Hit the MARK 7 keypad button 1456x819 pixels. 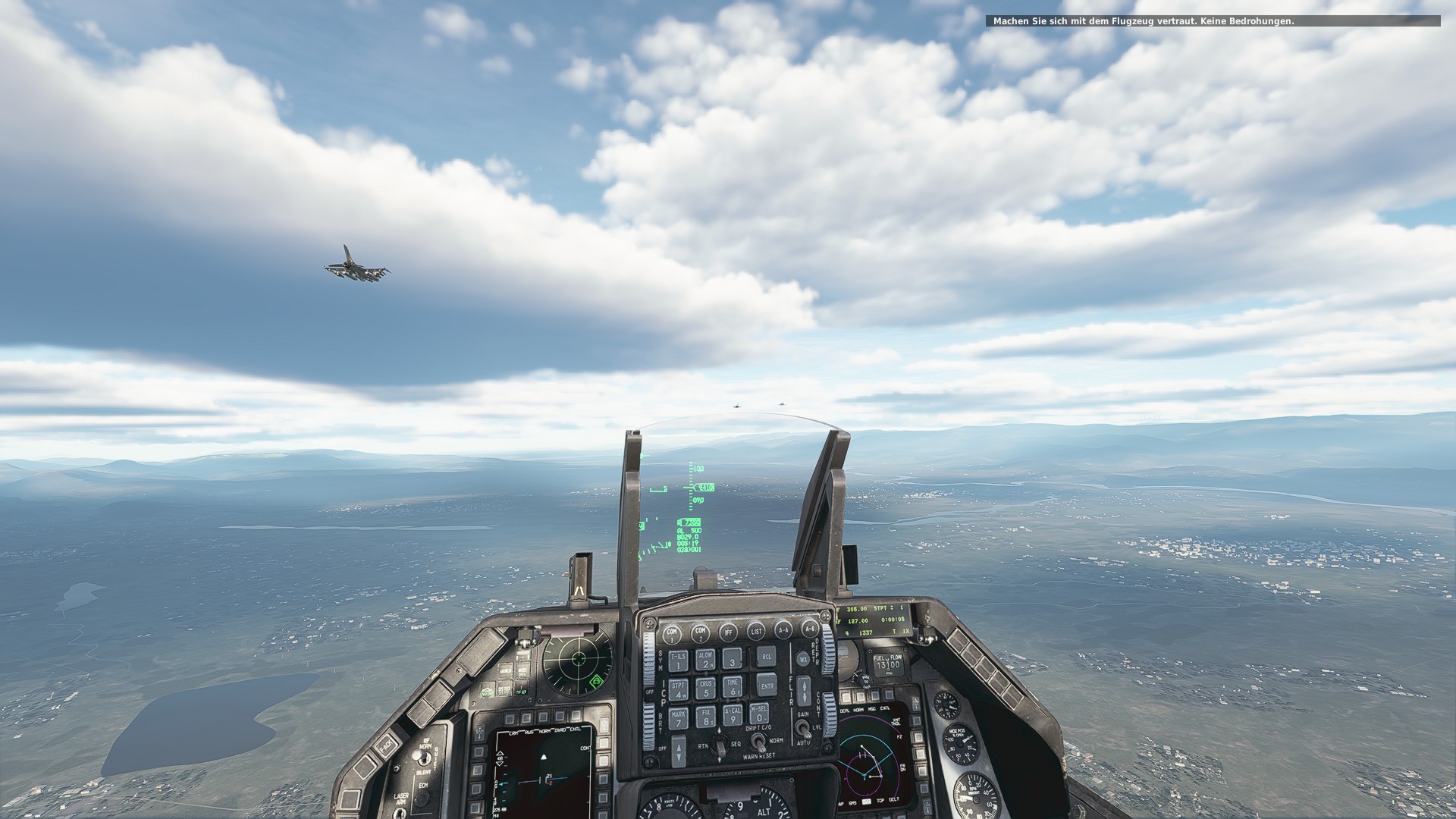coord(679,719)
